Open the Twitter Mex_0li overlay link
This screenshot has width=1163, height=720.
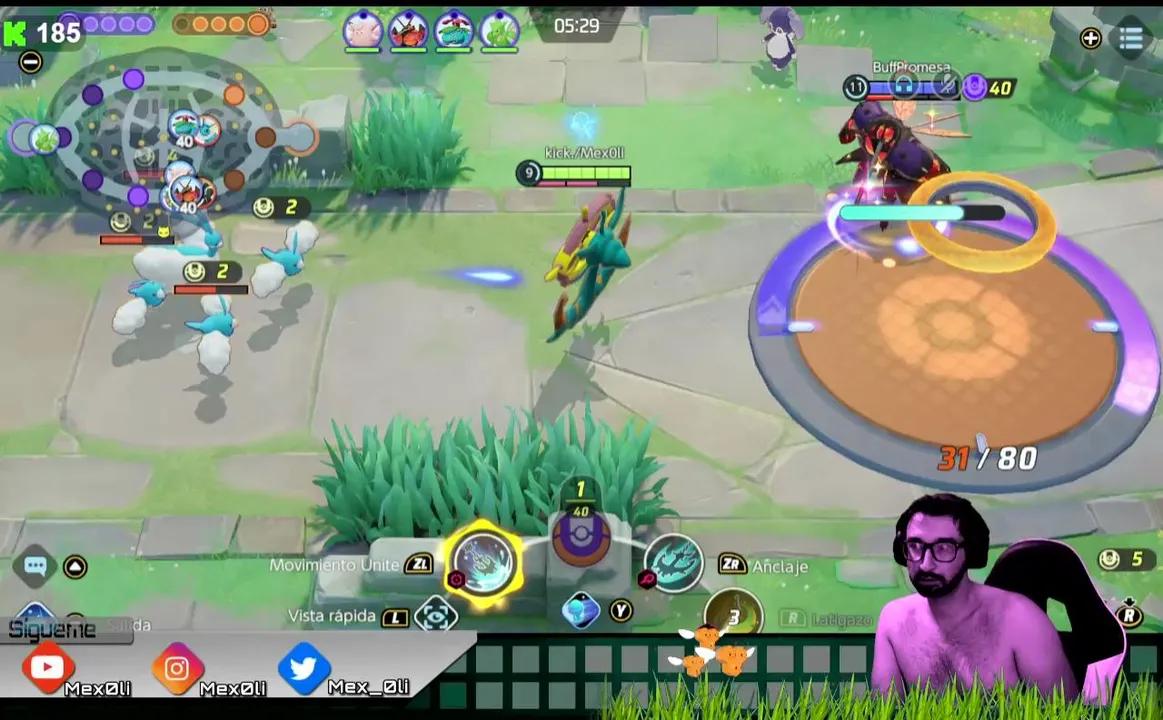[304, 667]
